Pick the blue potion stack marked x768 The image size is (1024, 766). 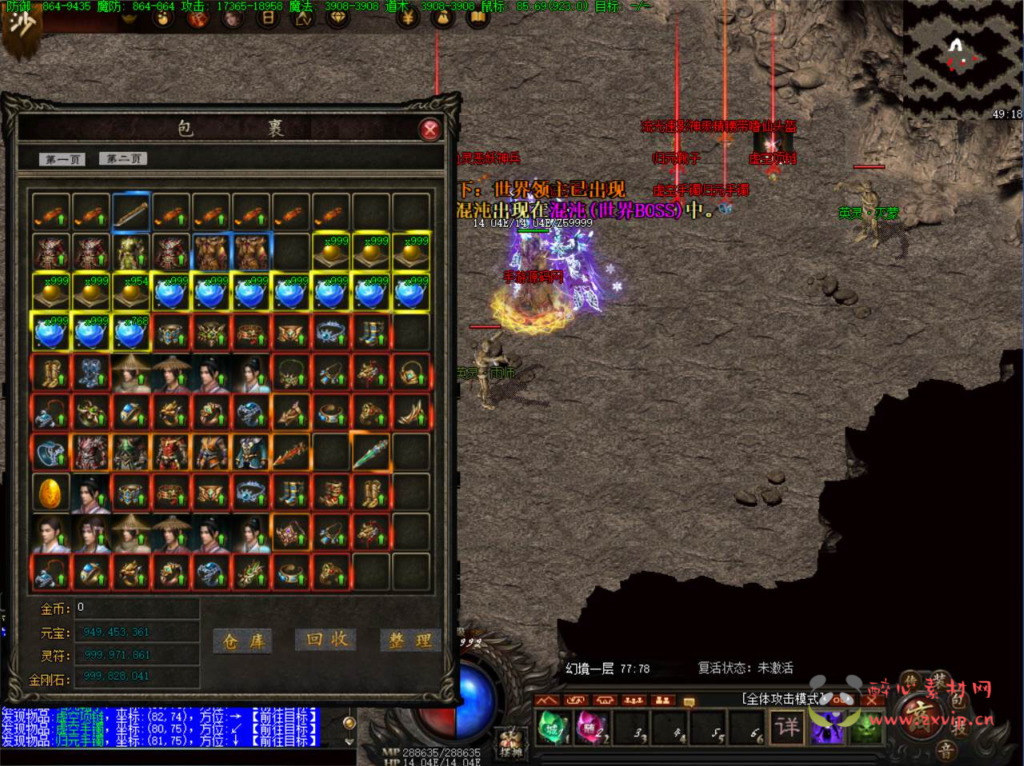[131, 331]
